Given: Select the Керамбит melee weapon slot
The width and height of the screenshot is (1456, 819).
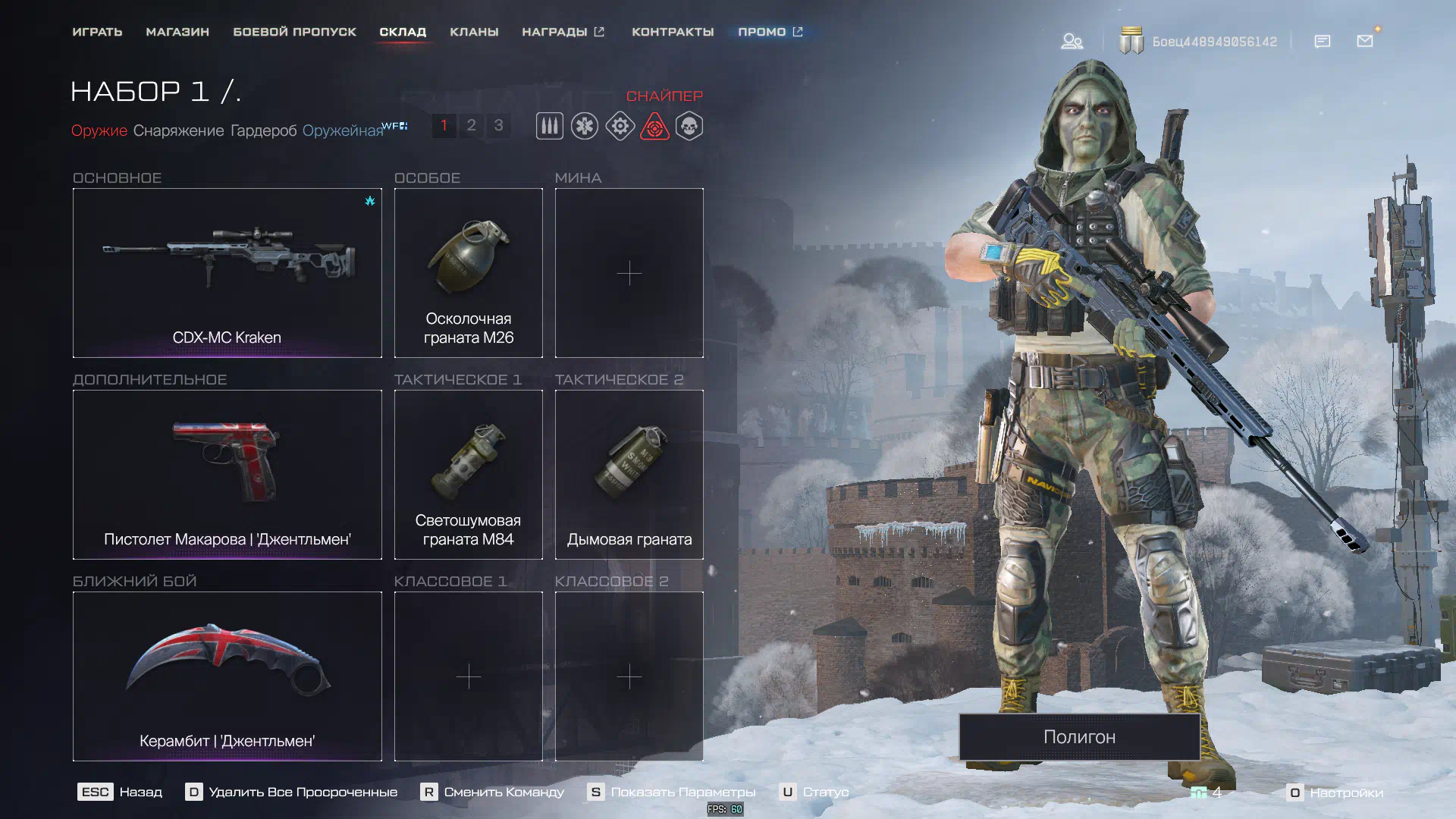Looking at the screenshot, I should click(227, 676).
